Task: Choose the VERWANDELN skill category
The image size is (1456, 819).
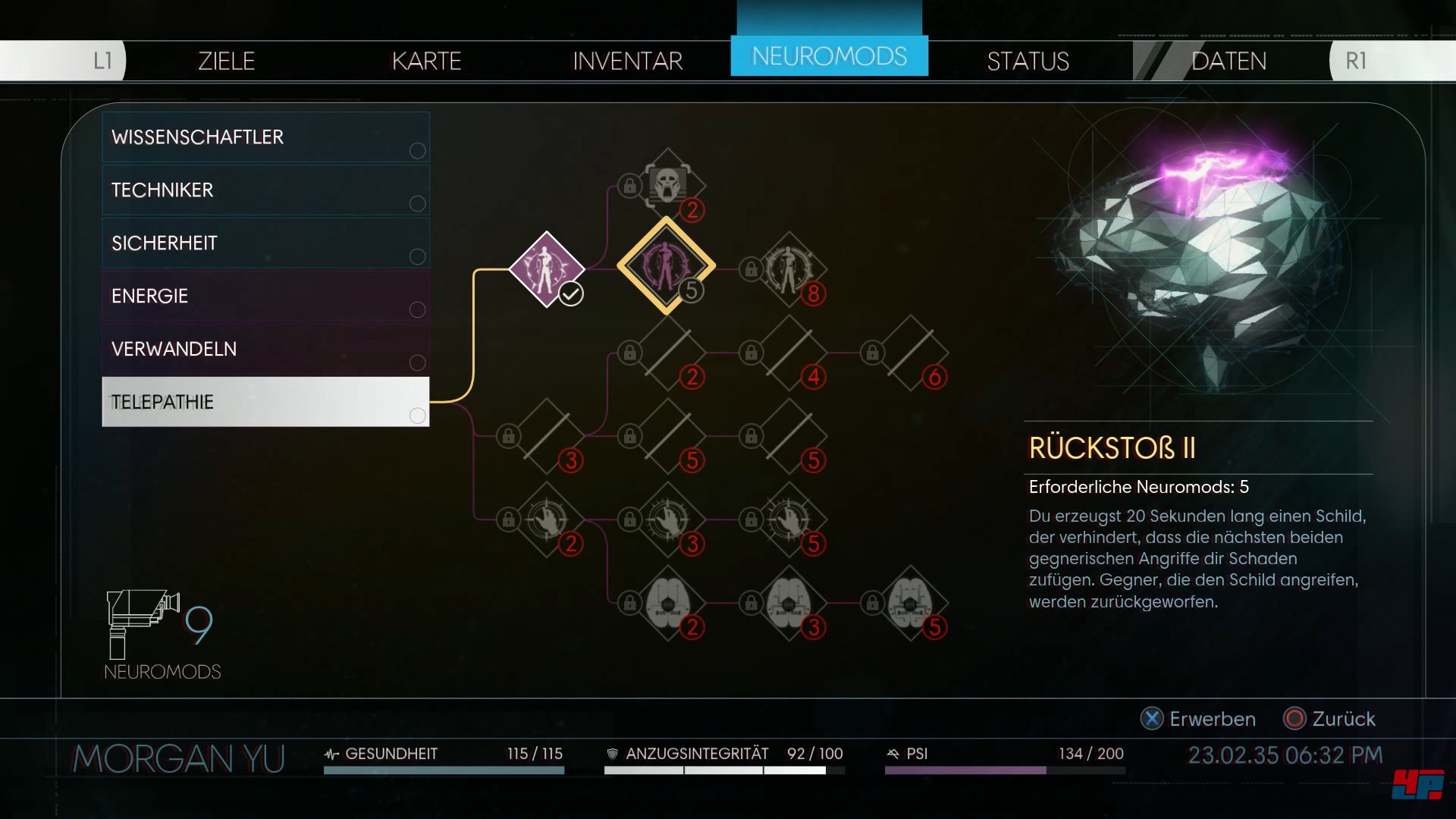Action: click(x=265, y=349)
